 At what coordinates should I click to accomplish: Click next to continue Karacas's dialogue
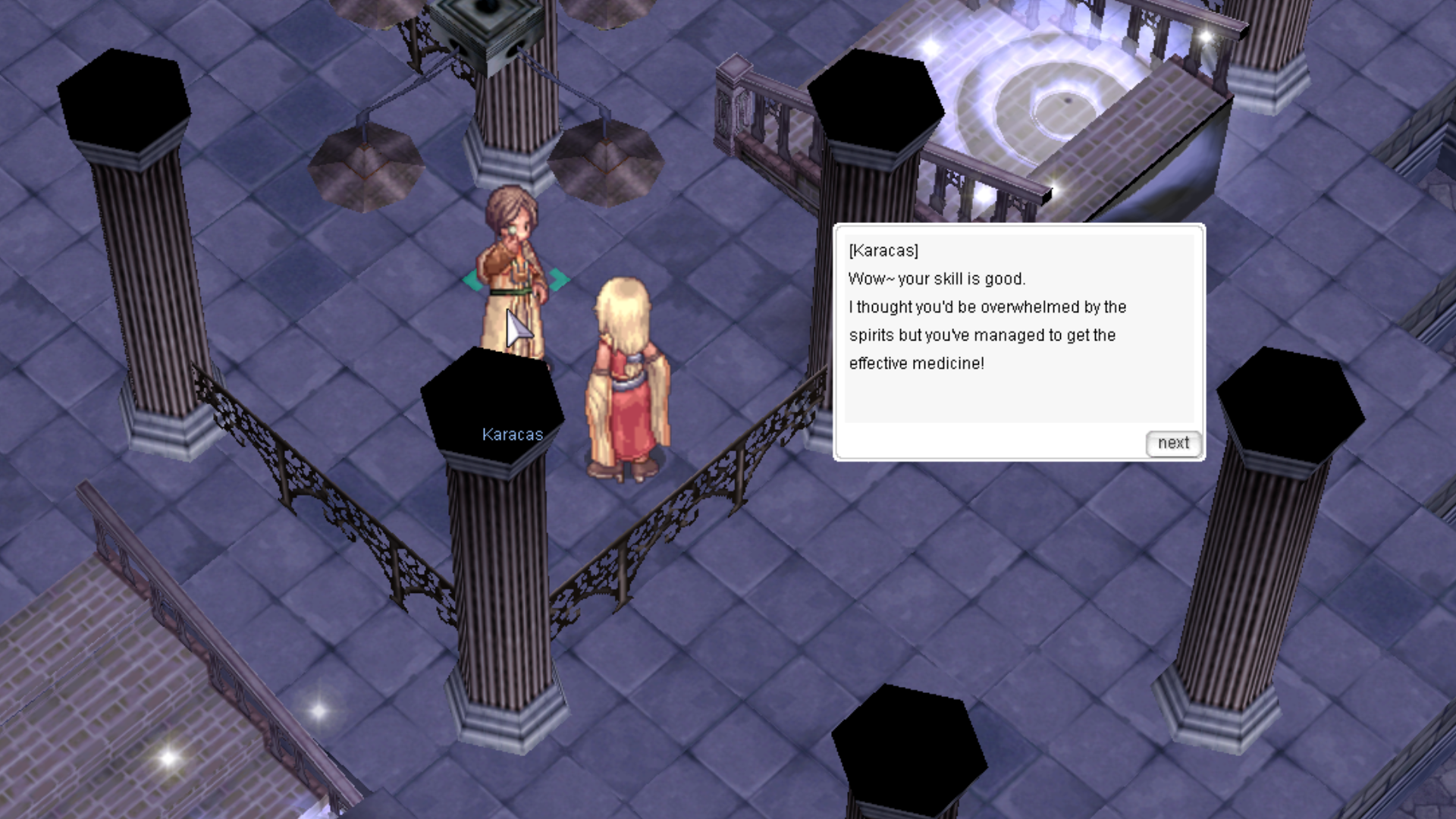point(1173,444)
